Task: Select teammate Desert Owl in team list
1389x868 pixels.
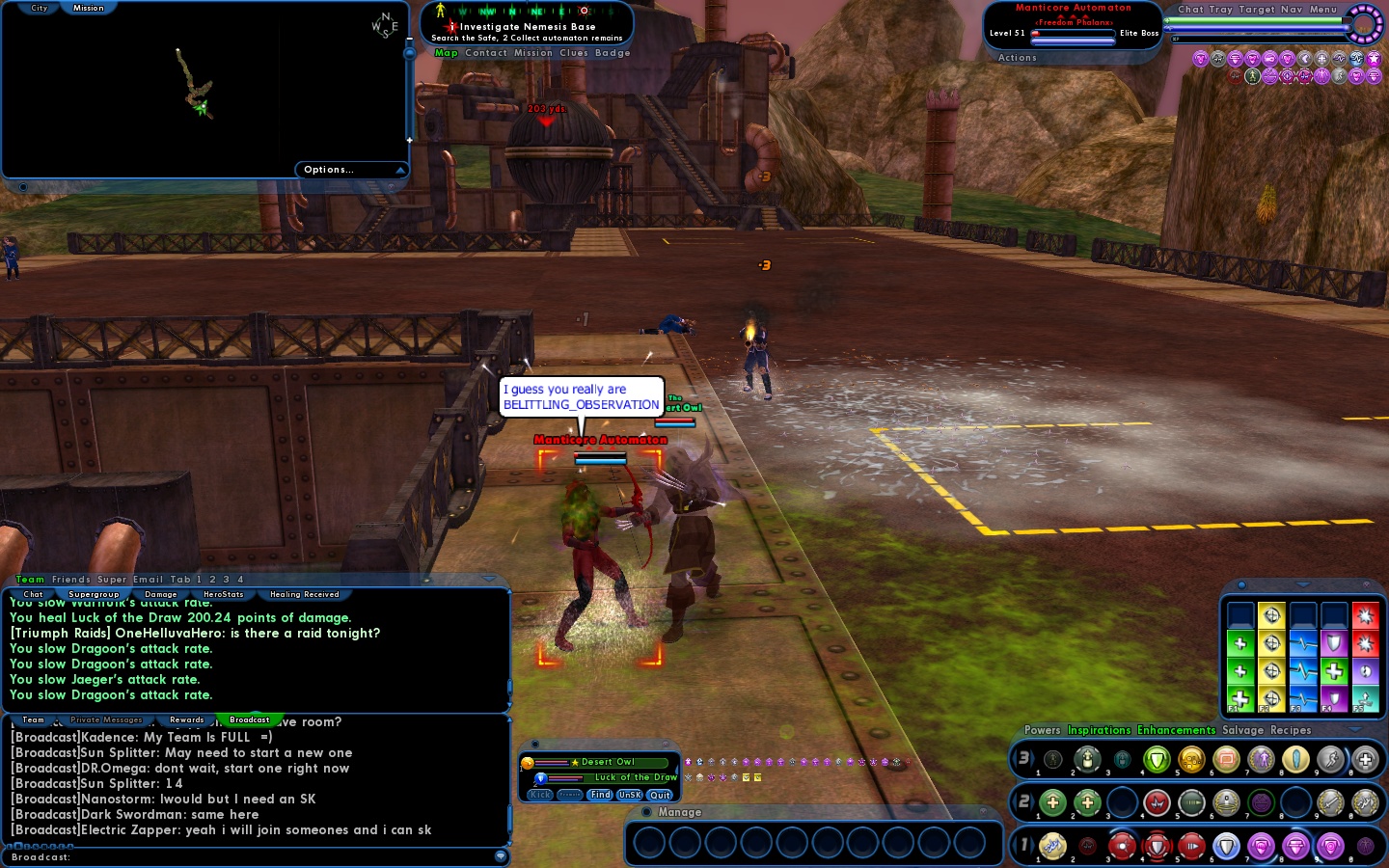Action: tap(608, 762)
